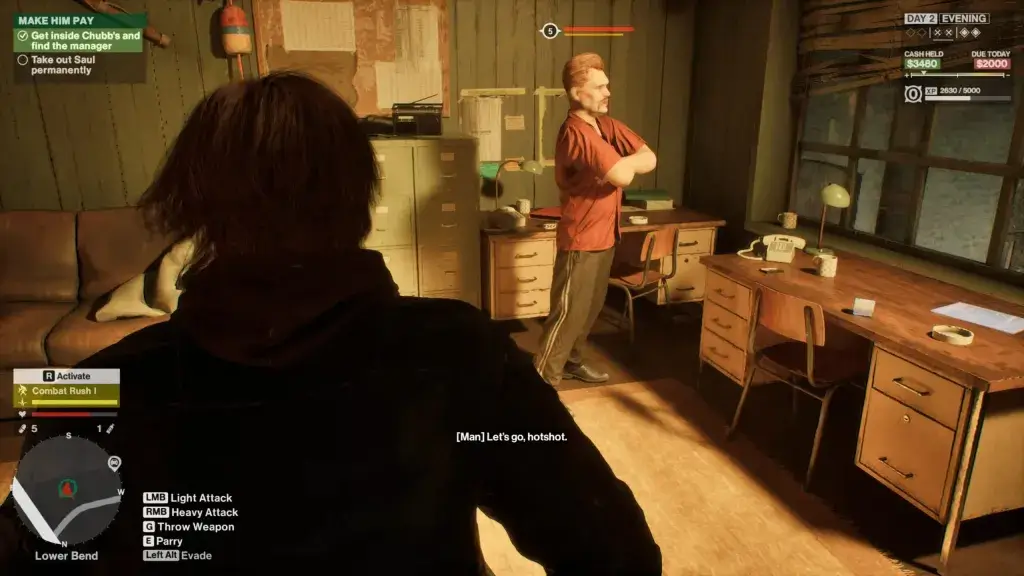Click the enemy level 5 marker
1024x576 pixels.
tap(549, 31)
